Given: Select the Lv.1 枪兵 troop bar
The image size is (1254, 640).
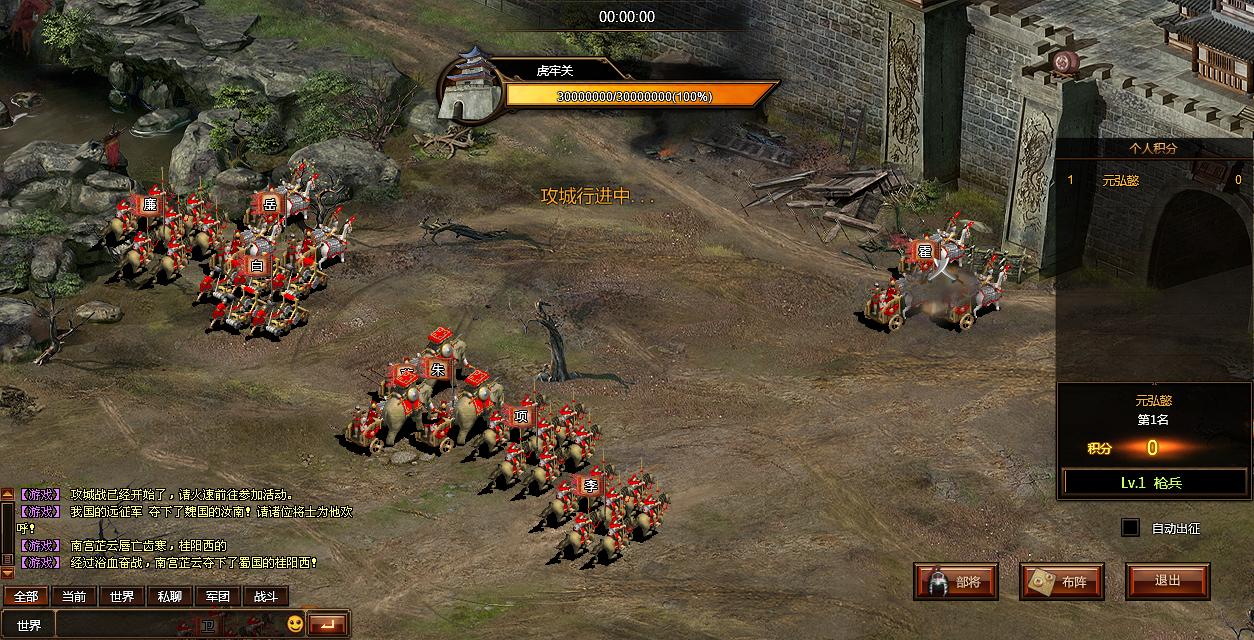Looking at the screenshot, I should pyautogui.click(x=1151, y=483).
